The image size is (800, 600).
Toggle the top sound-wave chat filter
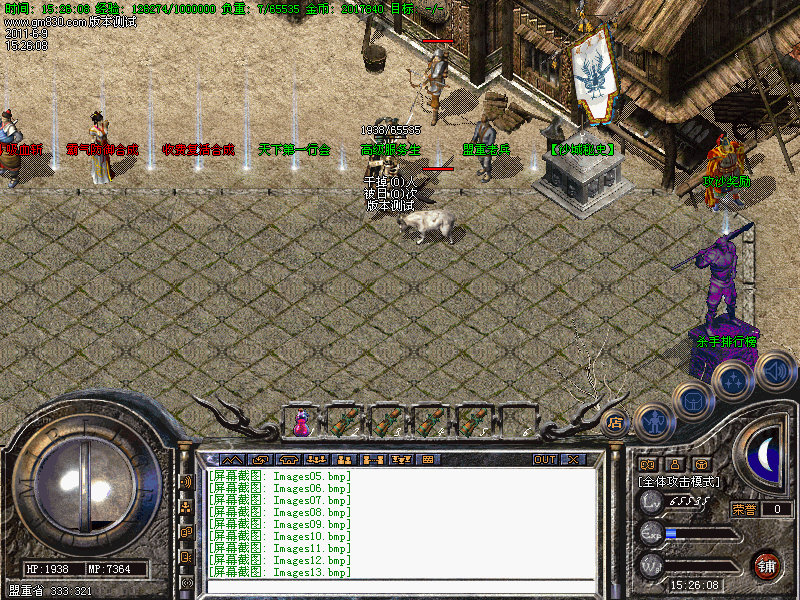186,482
